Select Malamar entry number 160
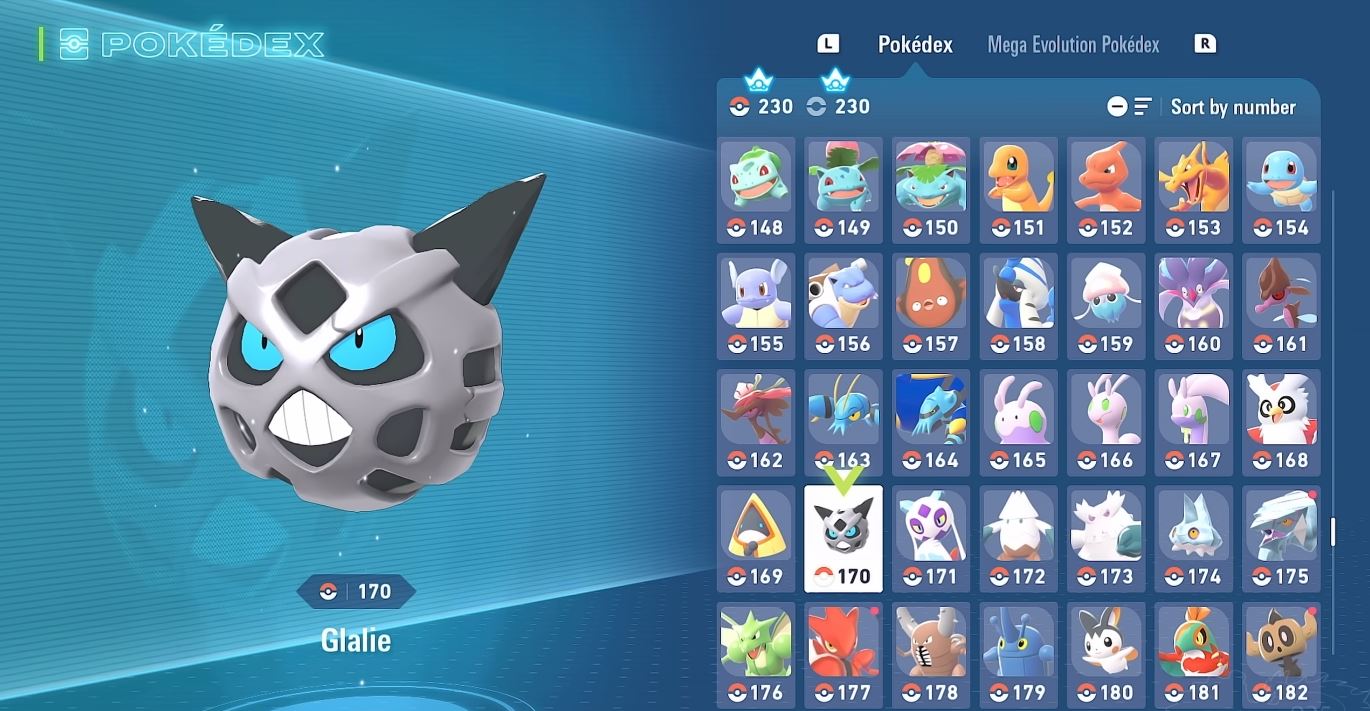The height and width of the screenshot is (711, 1370). (x=1193, y=306)
